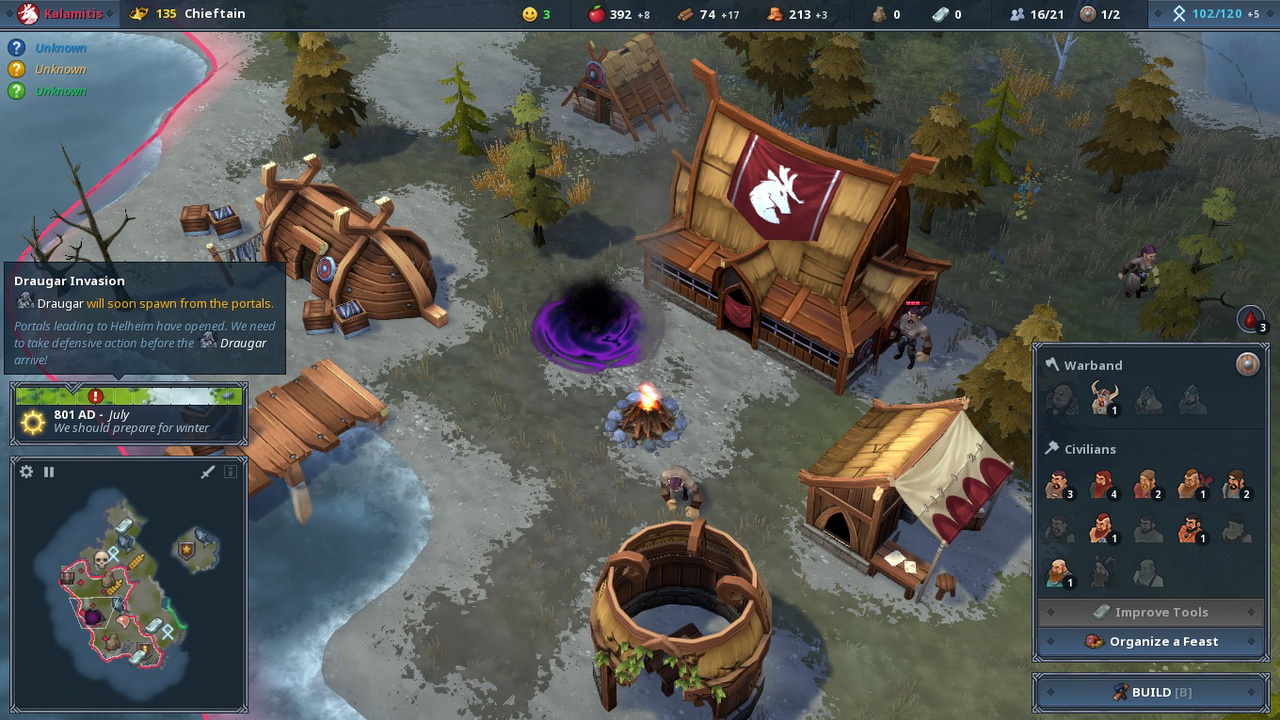The height and width of the screenshot is (720, 1280).
Task: Click the info icon above the minimap
Action: [x=230, y=472]
